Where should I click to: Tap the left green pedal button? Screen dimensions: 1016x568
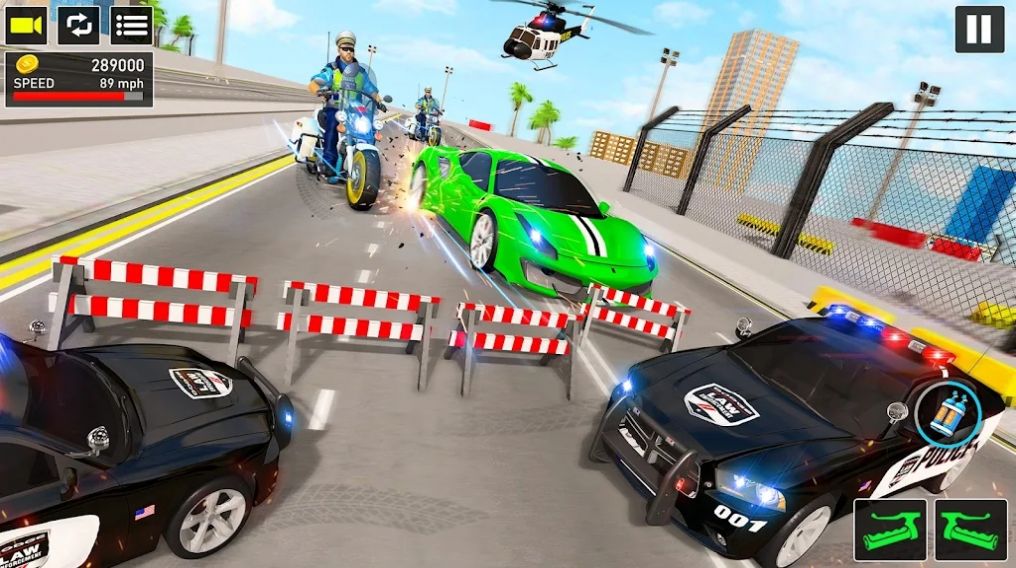point(889,530)
